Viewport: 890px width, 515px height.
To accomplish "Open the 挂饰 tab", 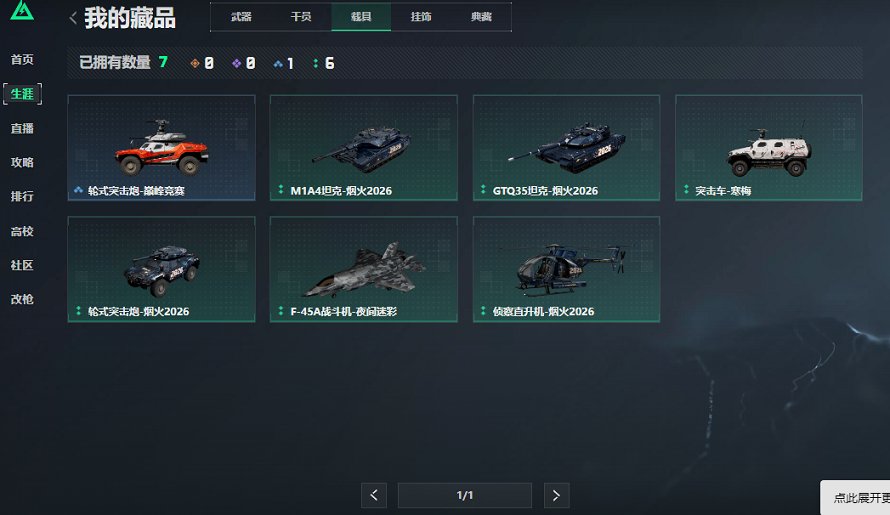I will tap(421, 17).
